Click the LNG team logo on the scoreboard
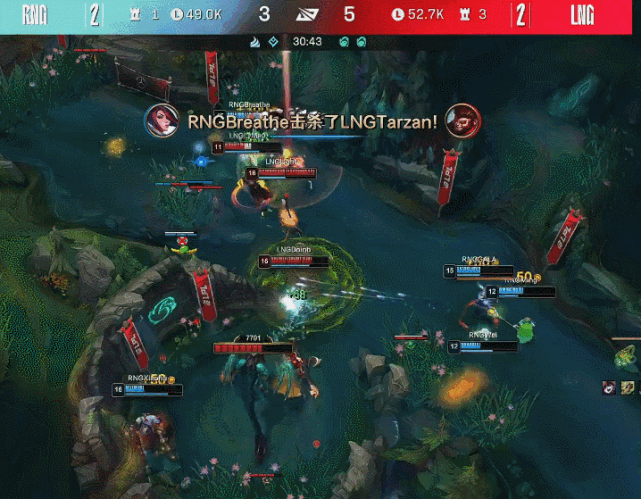This screenshot has width=641, height=499. coord(583,14)
